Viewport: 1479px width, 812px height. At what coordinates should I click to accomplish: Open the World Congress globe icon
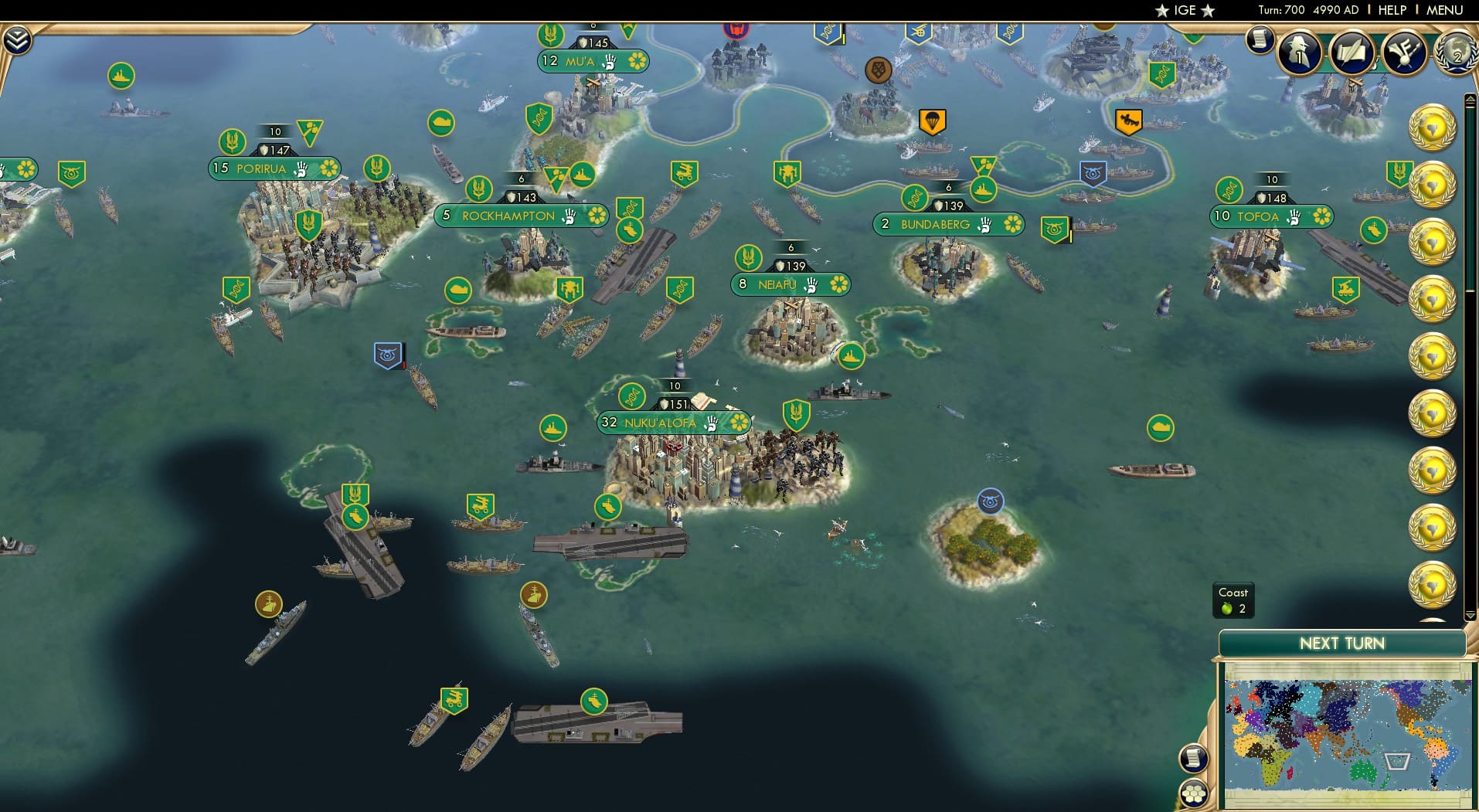[x=1455, y=52]
